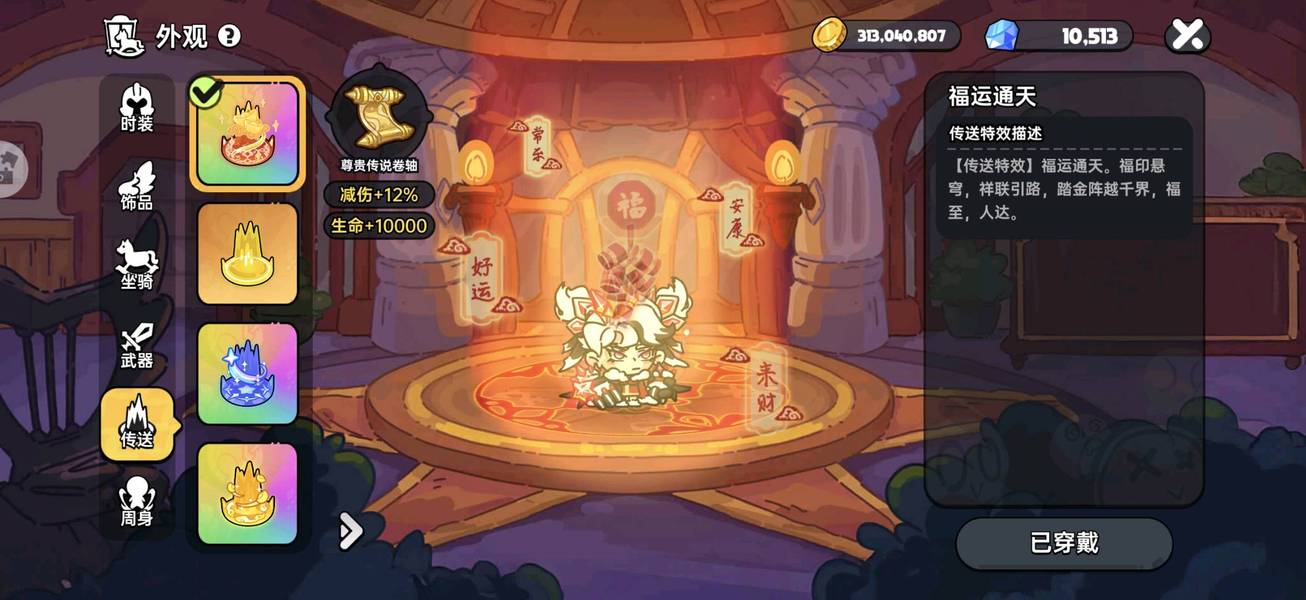Open the 饰品 accessories tab

click(x=137, y=187)
